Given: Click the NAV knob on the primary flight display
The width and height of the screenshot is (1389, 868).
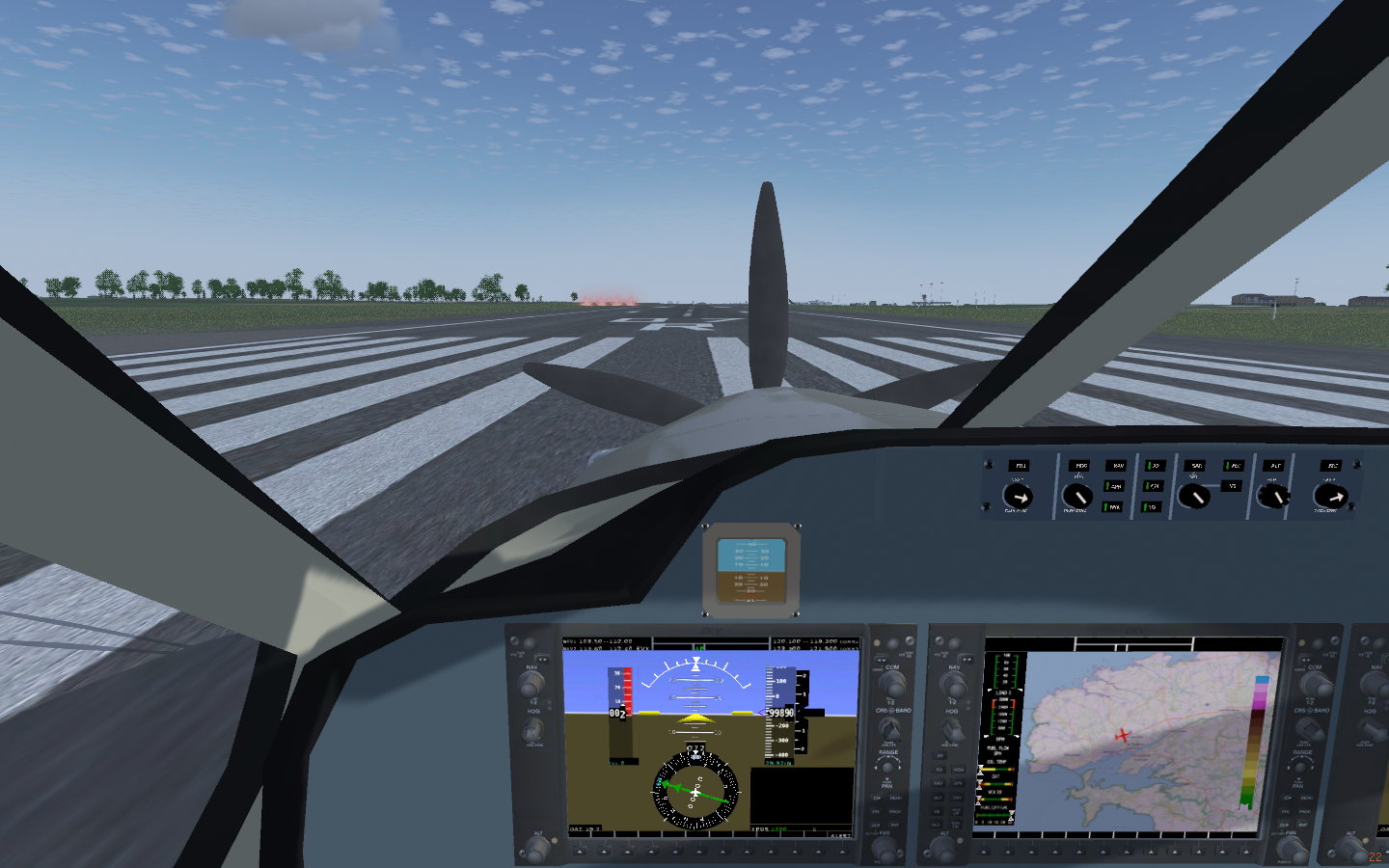Looking at the screenshot, I should point(531,685).
